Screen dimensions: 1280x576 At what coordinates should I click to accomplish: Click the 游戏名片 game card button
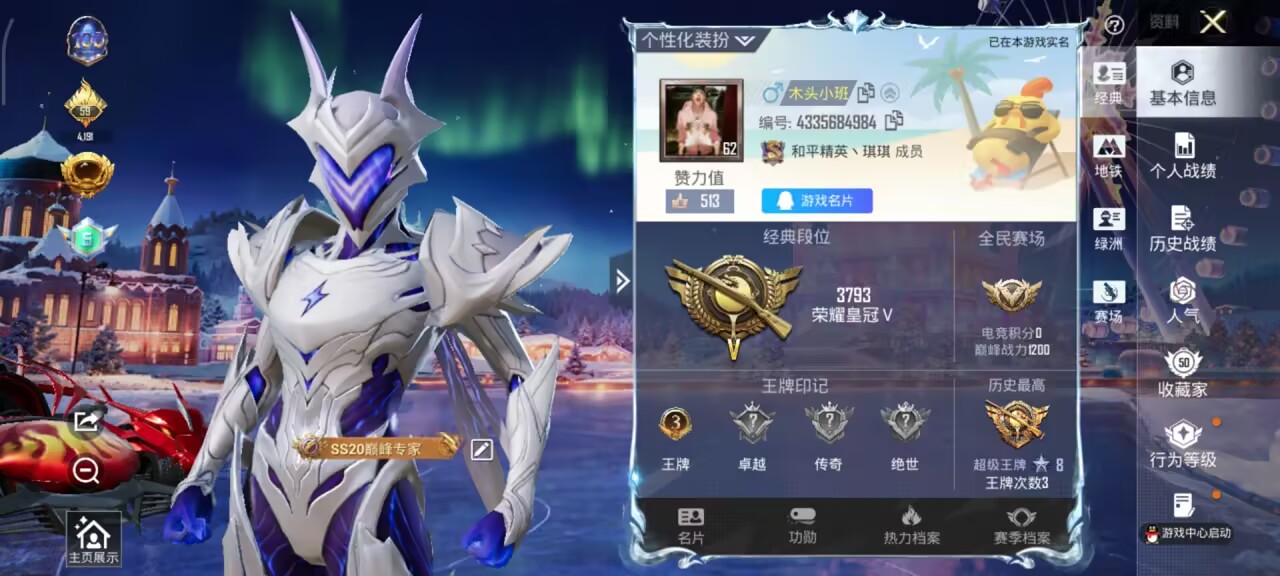[x=817, y=201]
